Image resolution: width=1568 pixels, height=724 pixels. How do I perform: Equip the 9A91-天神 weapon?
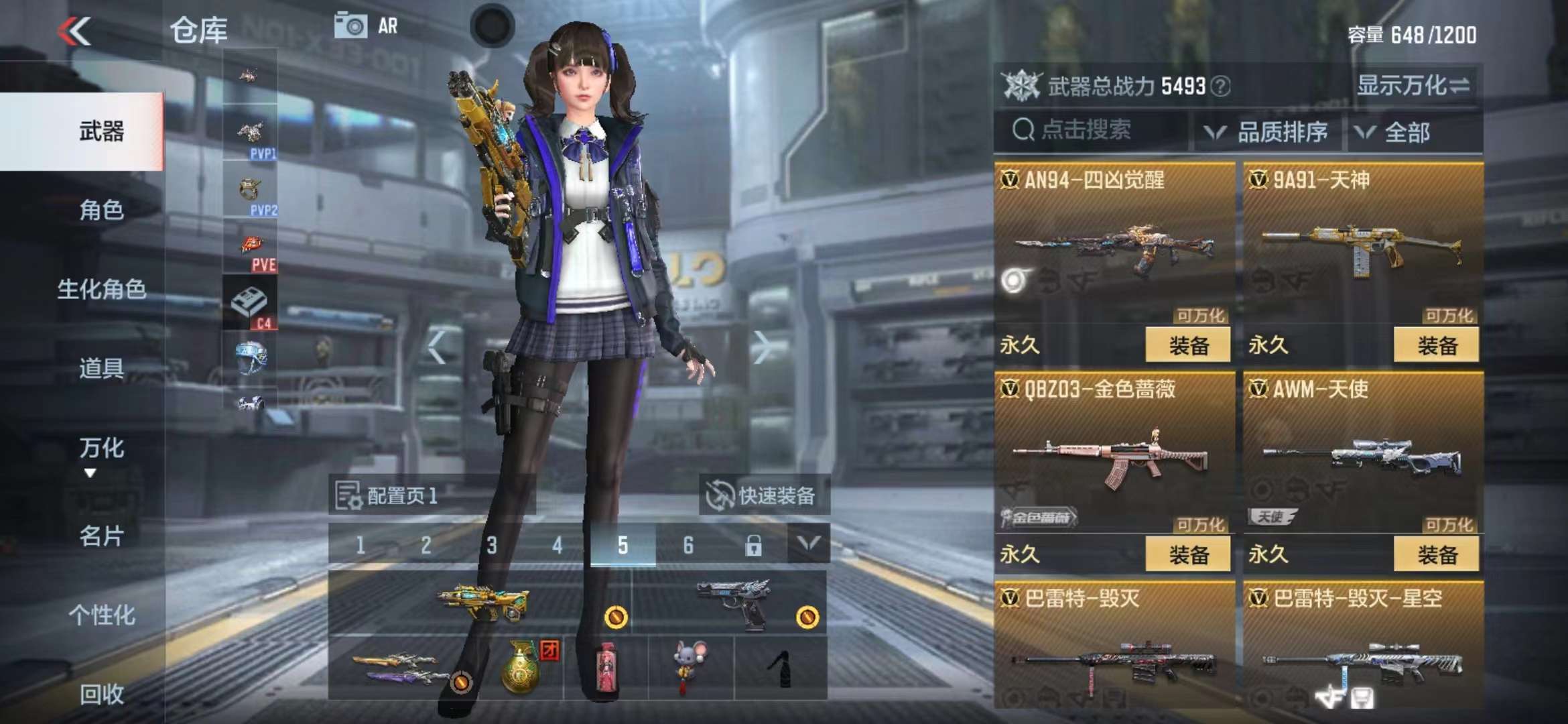point(1437,346)
